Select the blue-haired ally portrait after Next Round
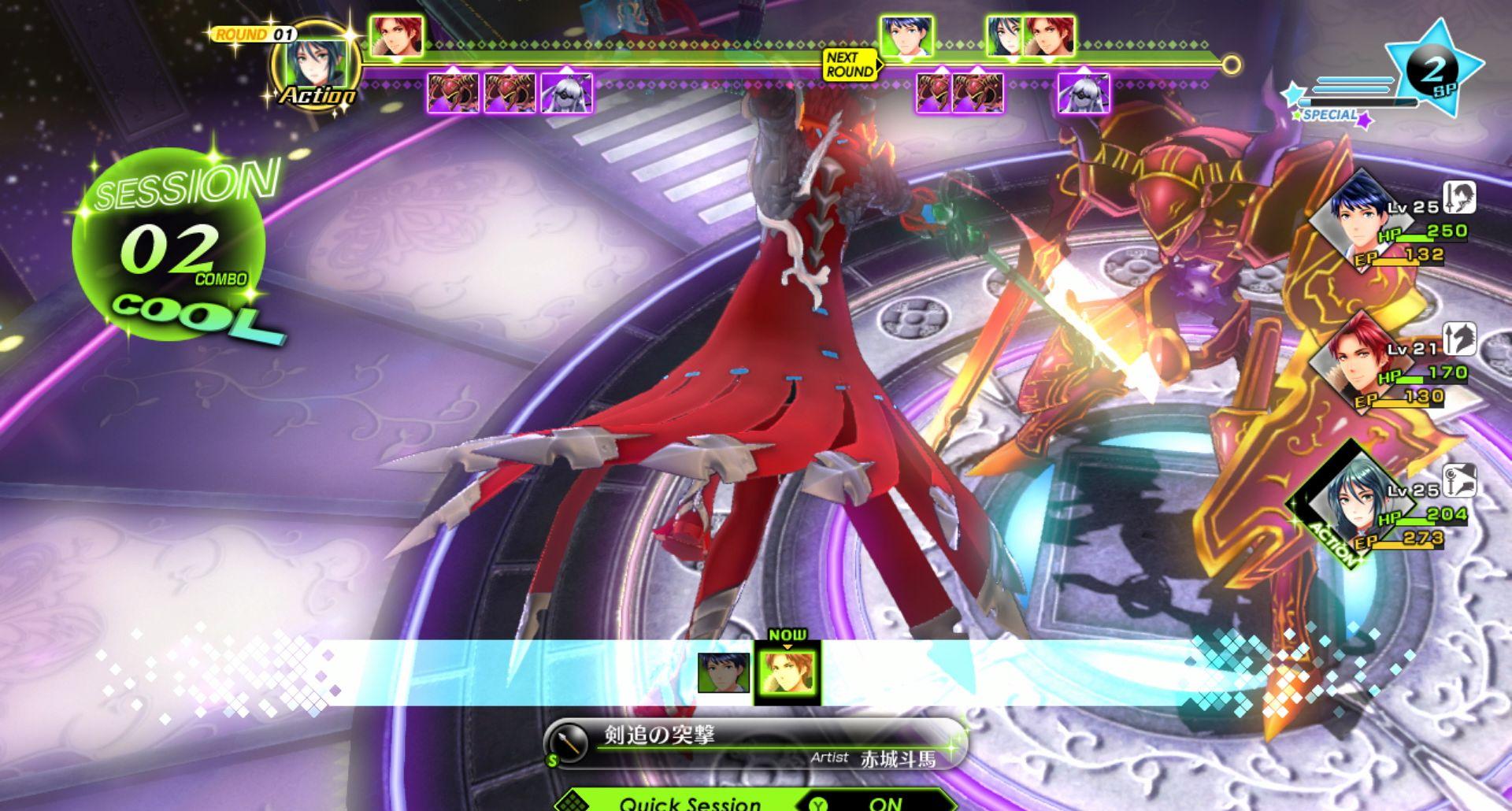 (x=906, y=36)
